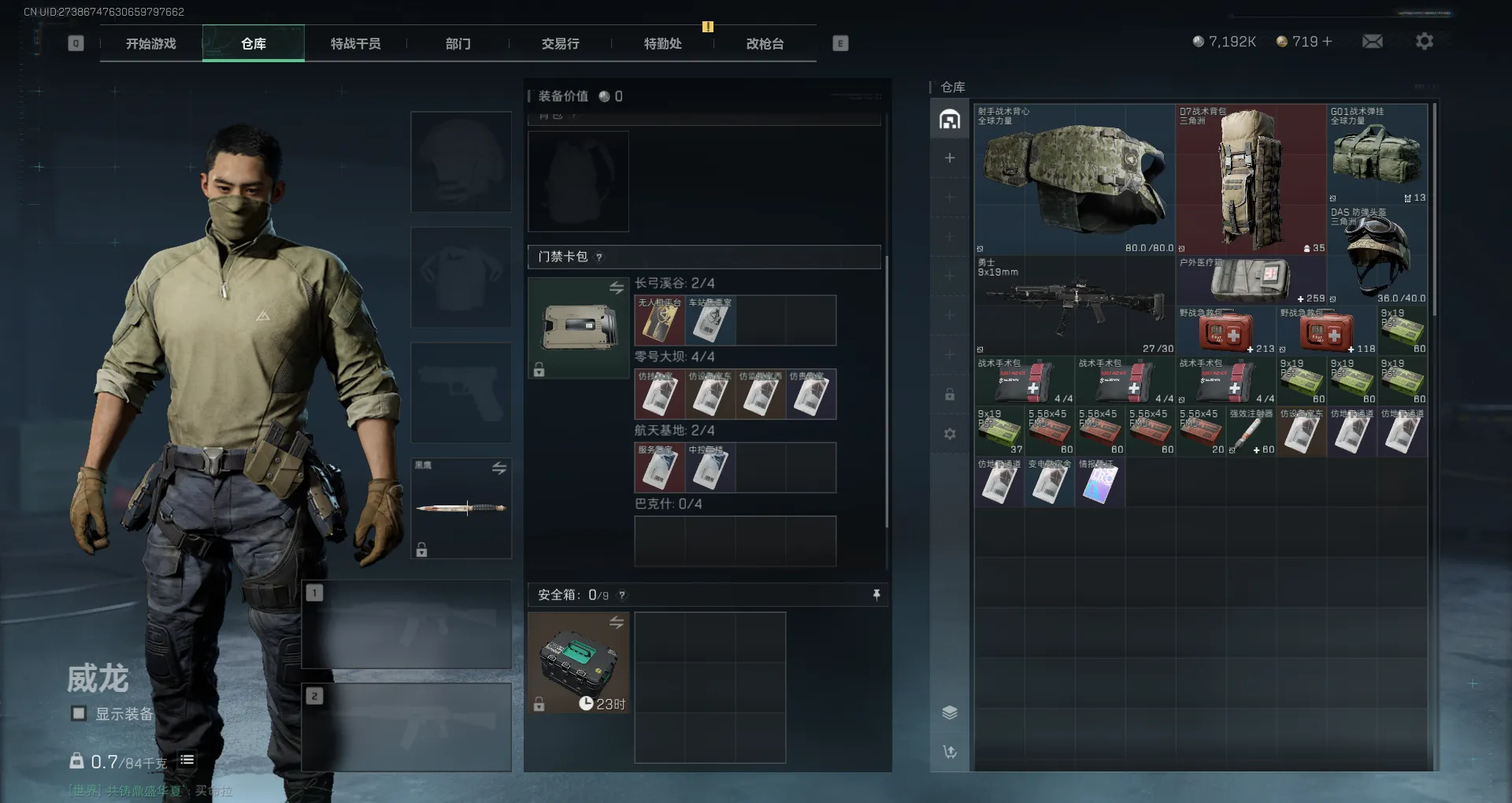The width and height of the screenshot is (1512, 803).
Task: Click the 安全箱 secure container icon
Action: pyautogui.click(x=578, y=663)
